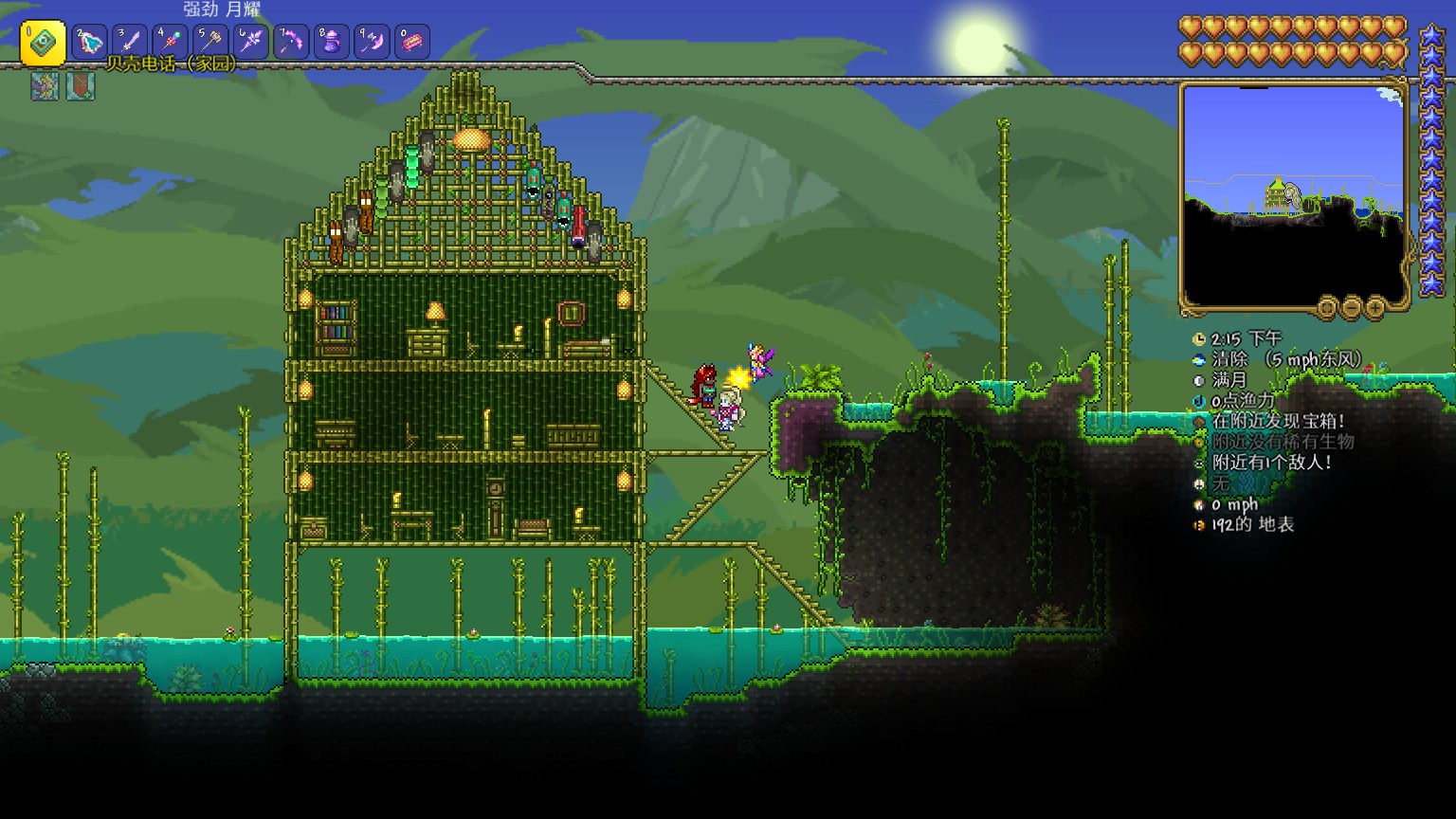
Task: Select the Shellphone in hotbar slot 1
Action: tap(43, 44)
